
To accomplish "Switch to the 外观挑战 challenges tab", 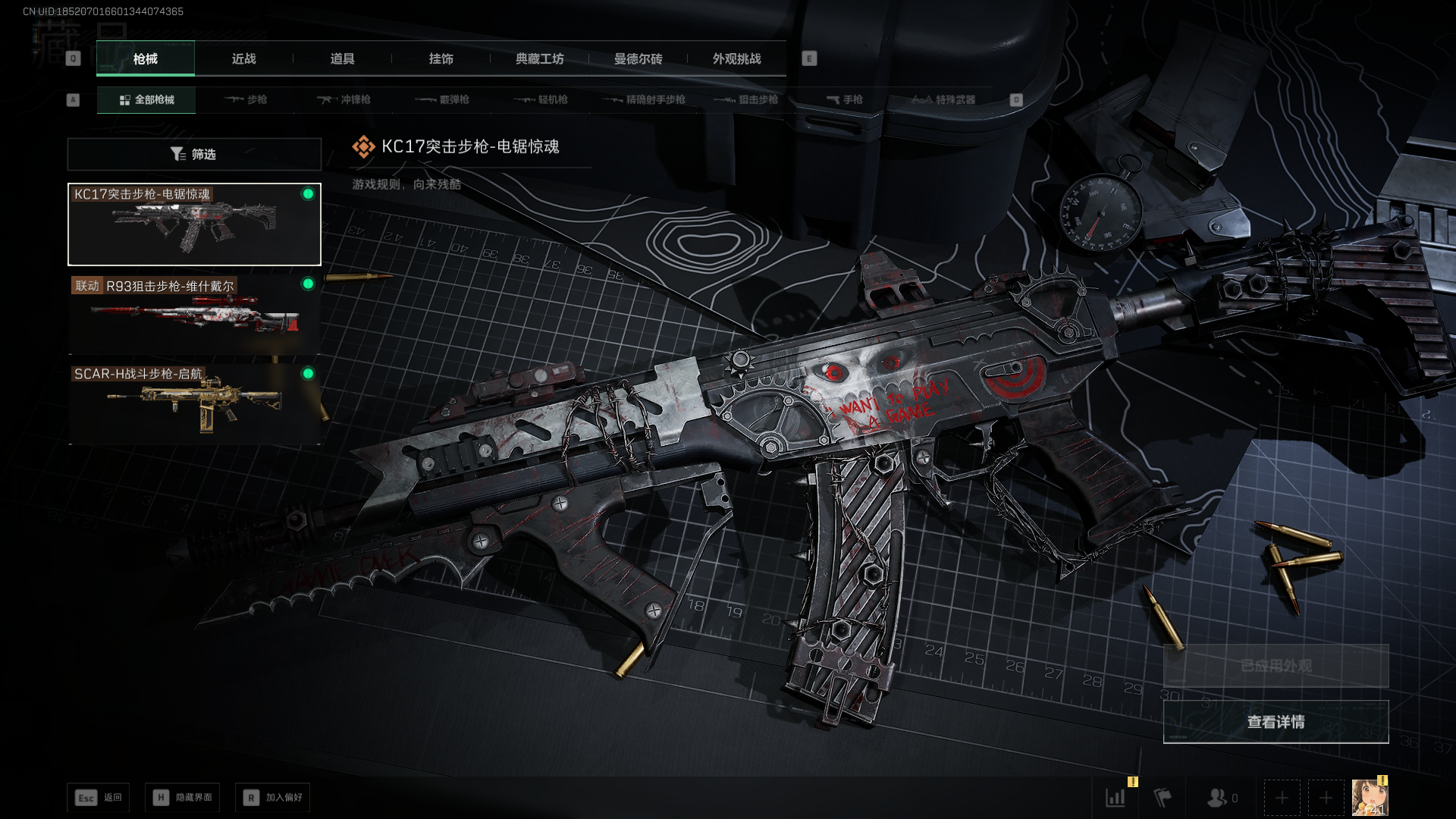I will [x=736, y=59].
